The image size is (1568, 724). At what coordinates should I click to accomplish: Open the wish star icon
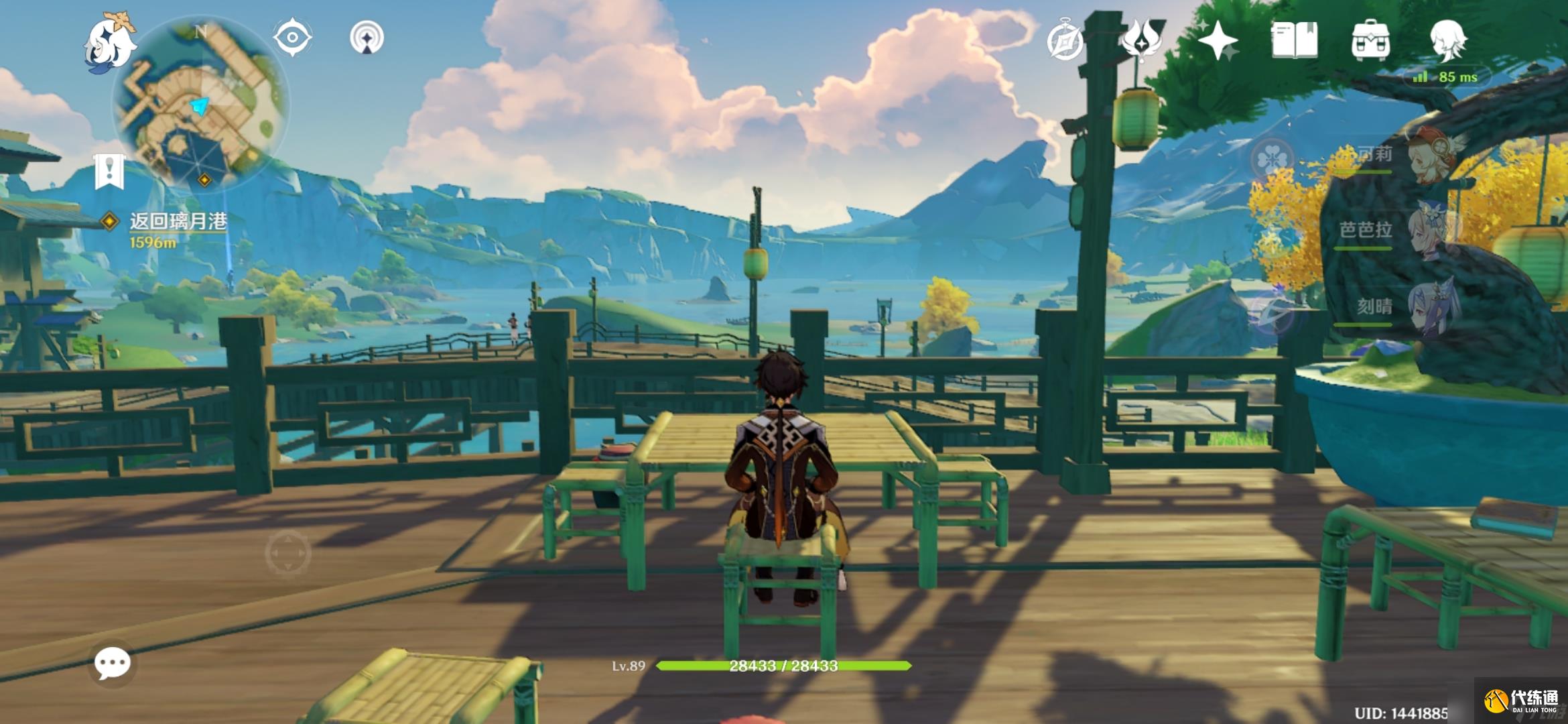pyautogui.click(x=1218, y=40)
